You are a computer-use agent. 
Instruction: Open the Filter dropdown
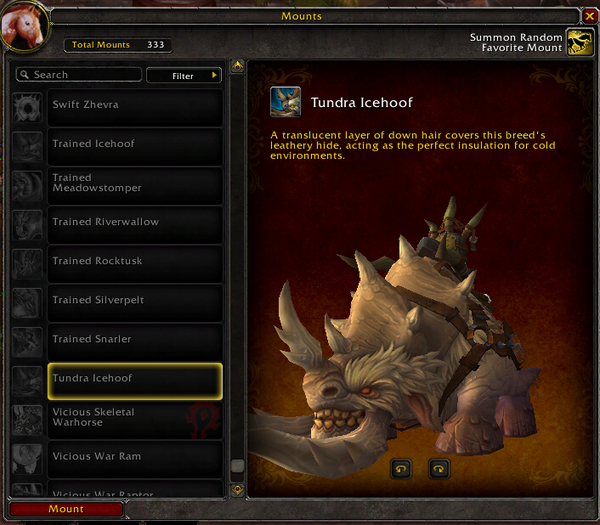(184, 75)
